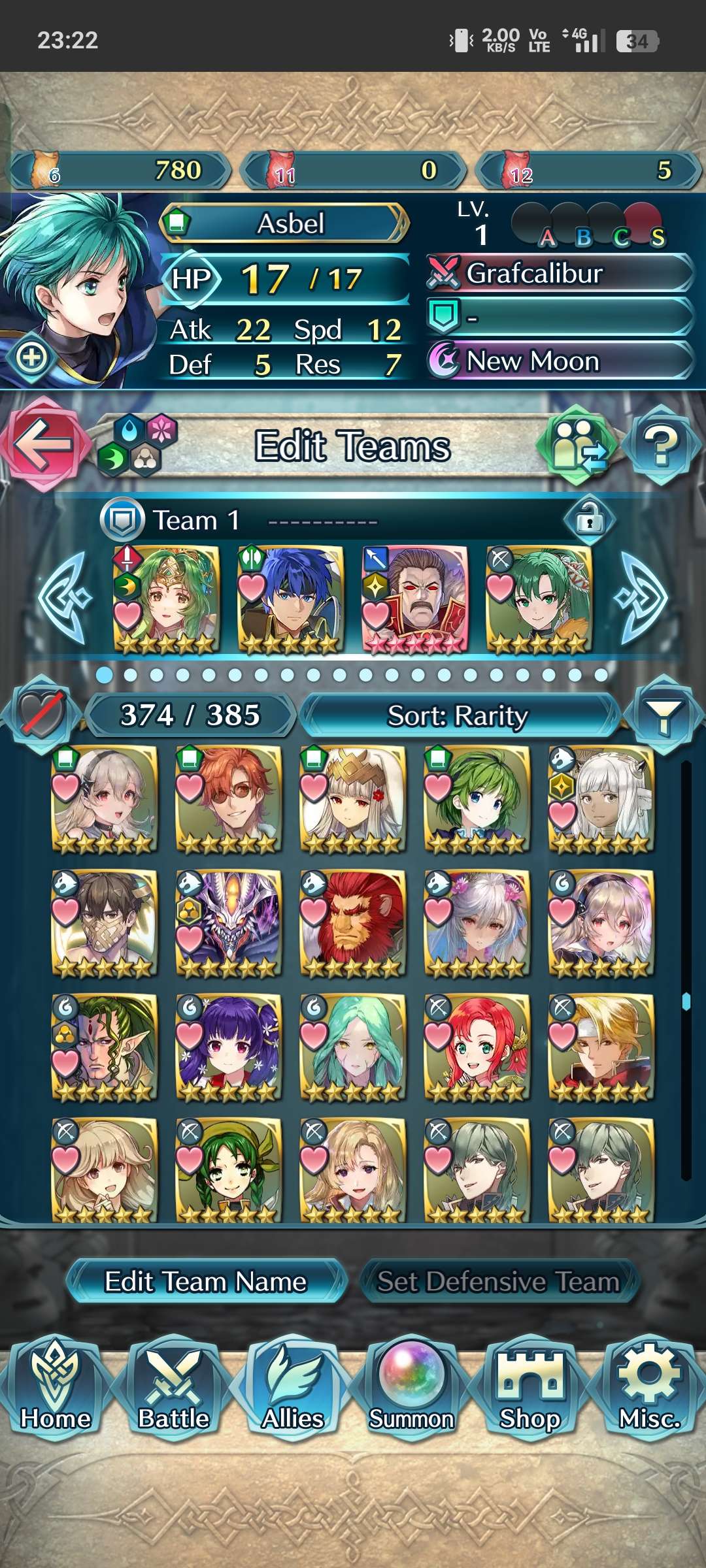Open the help question mark button
This screenshot has height=1568, width=706.
662,446
